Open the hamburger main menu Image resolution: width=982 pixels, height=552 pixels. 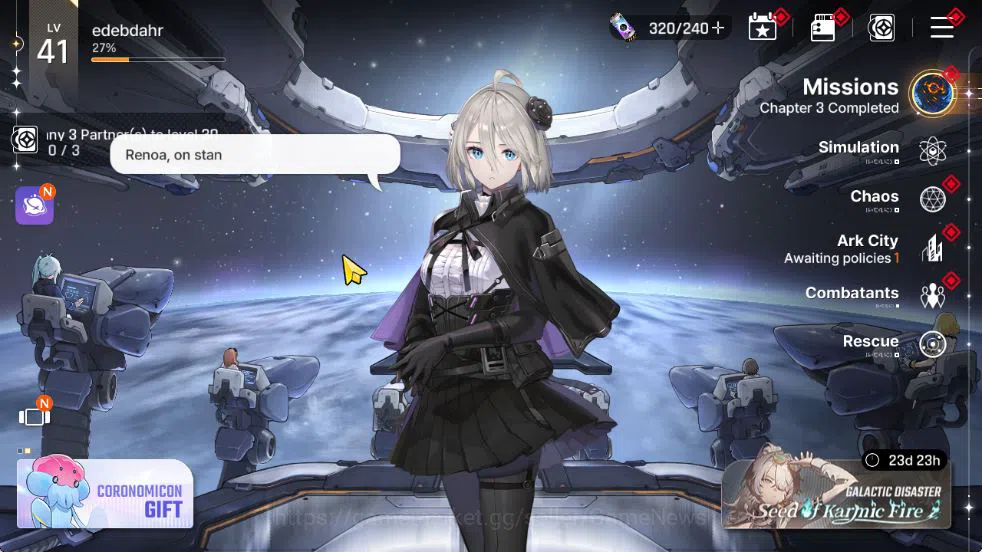942,27
